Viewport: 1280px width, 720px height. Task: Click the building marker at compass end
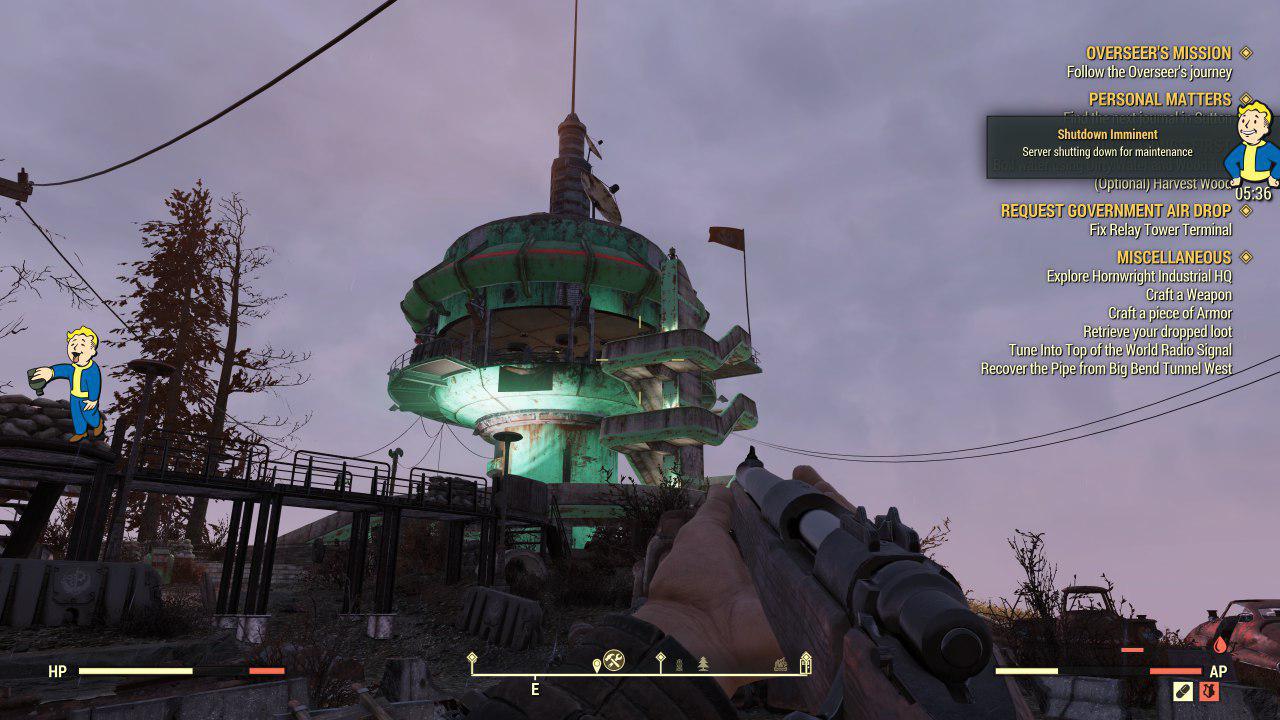[x=805, y=662]
